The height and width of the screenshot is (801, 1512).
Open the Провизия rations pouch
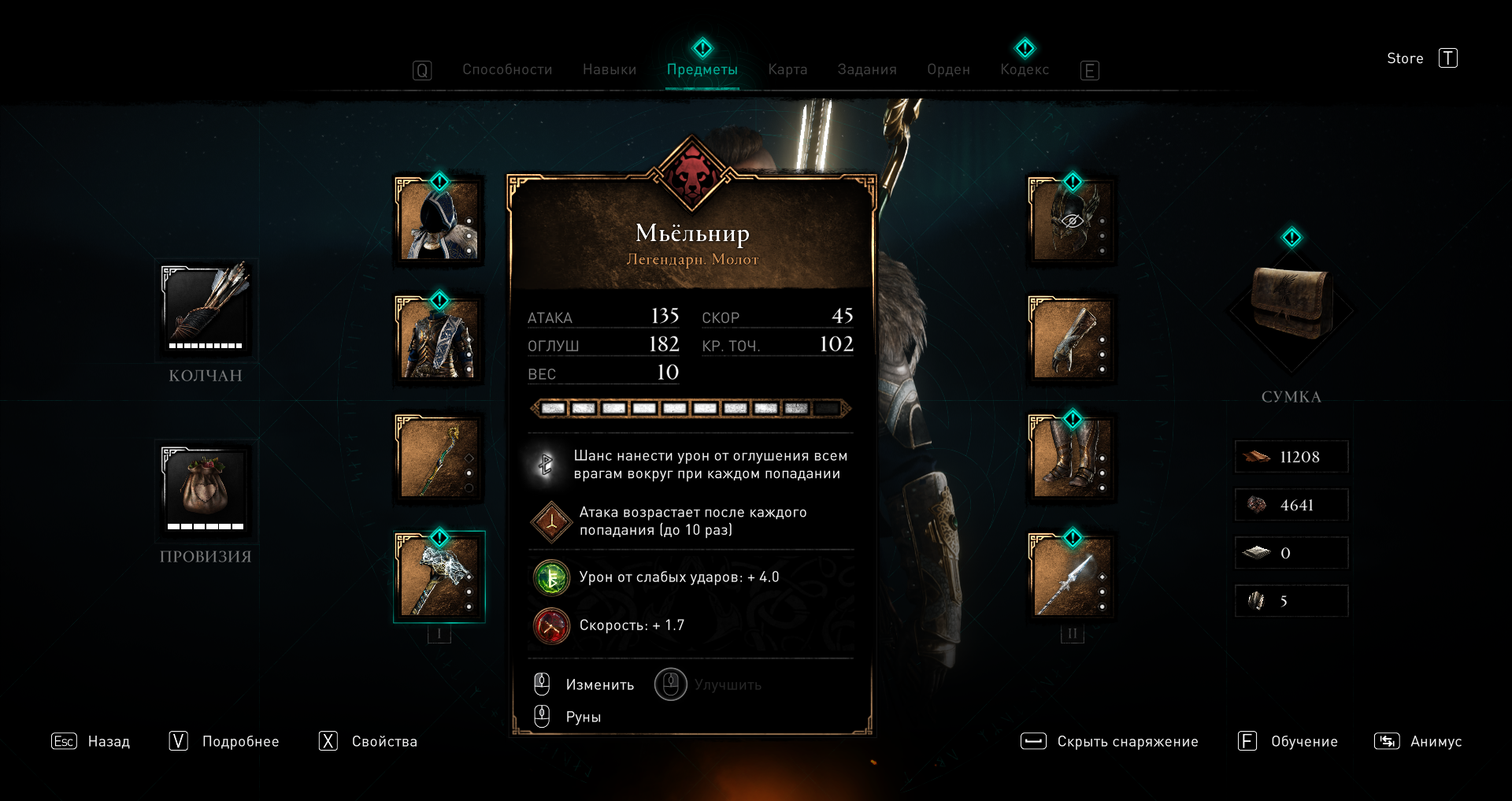(206, 490)
